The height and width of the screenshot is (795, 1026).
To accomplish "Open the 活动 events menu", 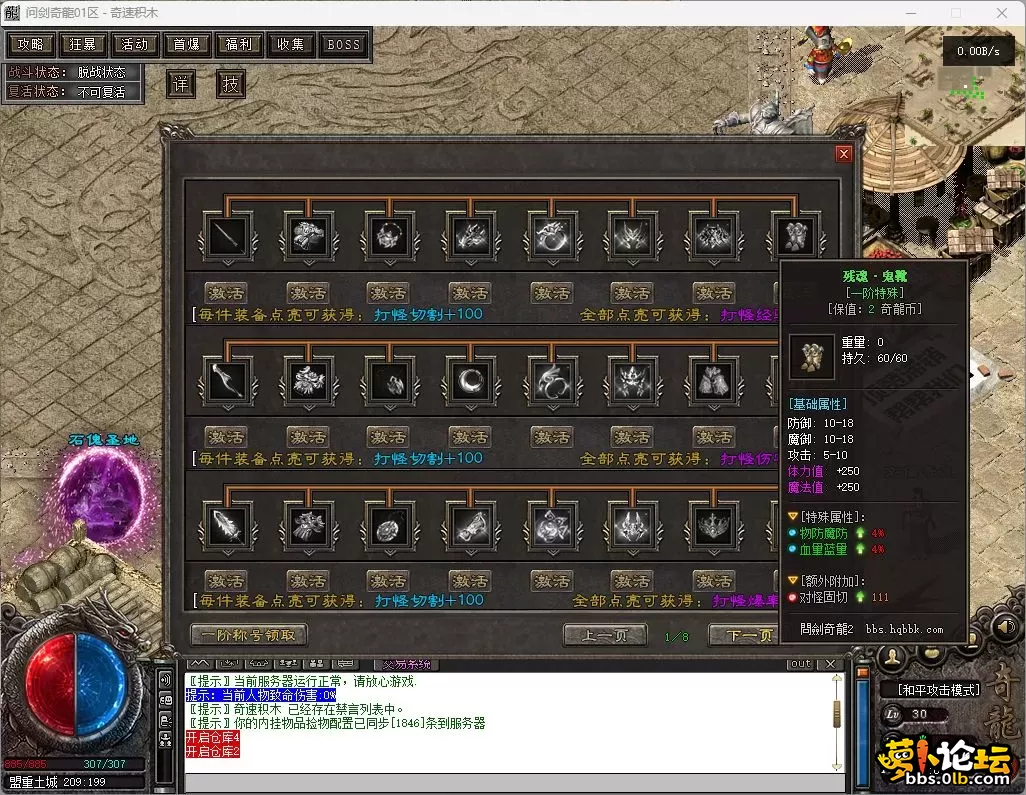I will pos(135,45).
